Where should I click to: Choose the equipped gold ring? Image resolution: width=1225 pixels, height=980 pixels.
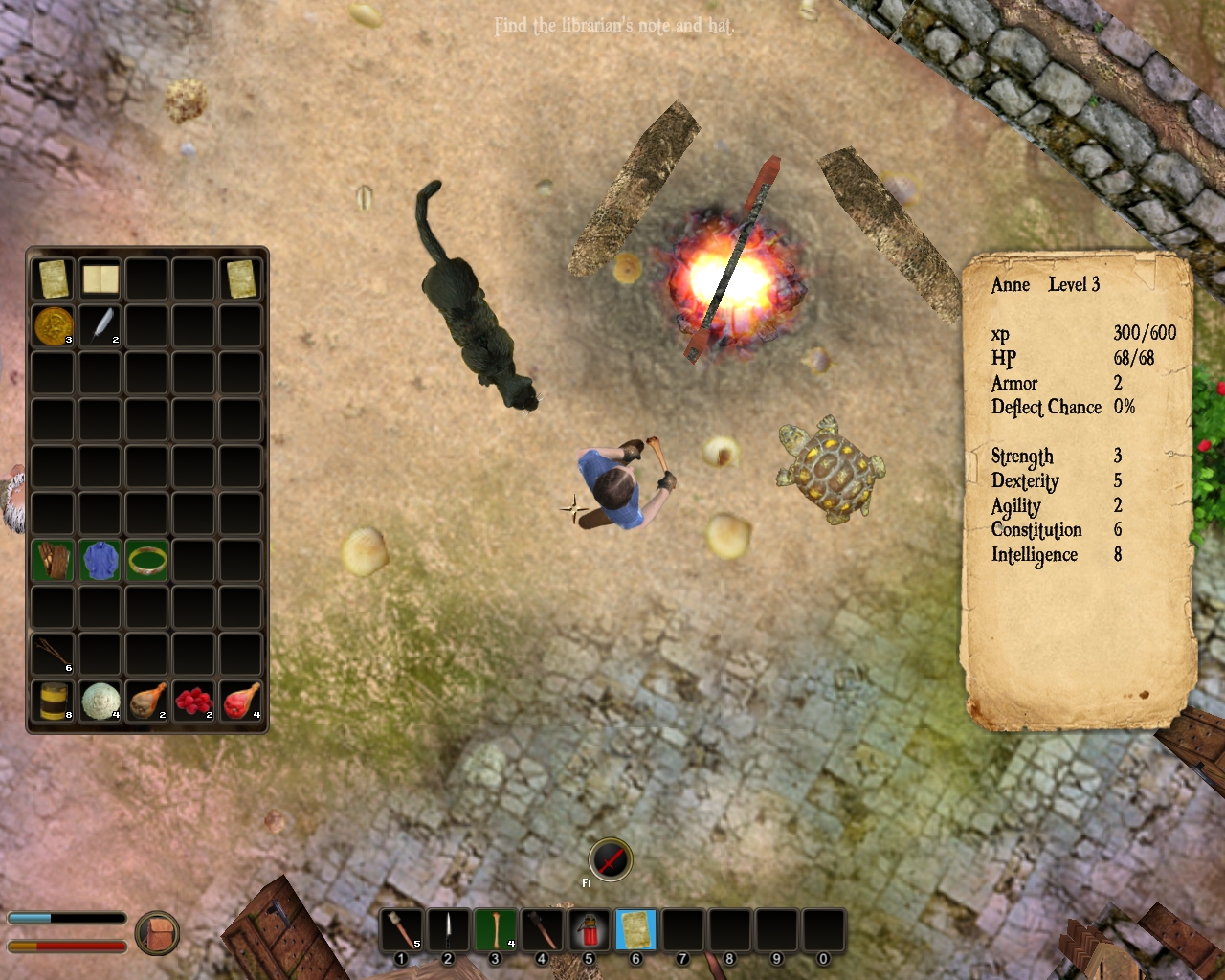click(146, 561)
